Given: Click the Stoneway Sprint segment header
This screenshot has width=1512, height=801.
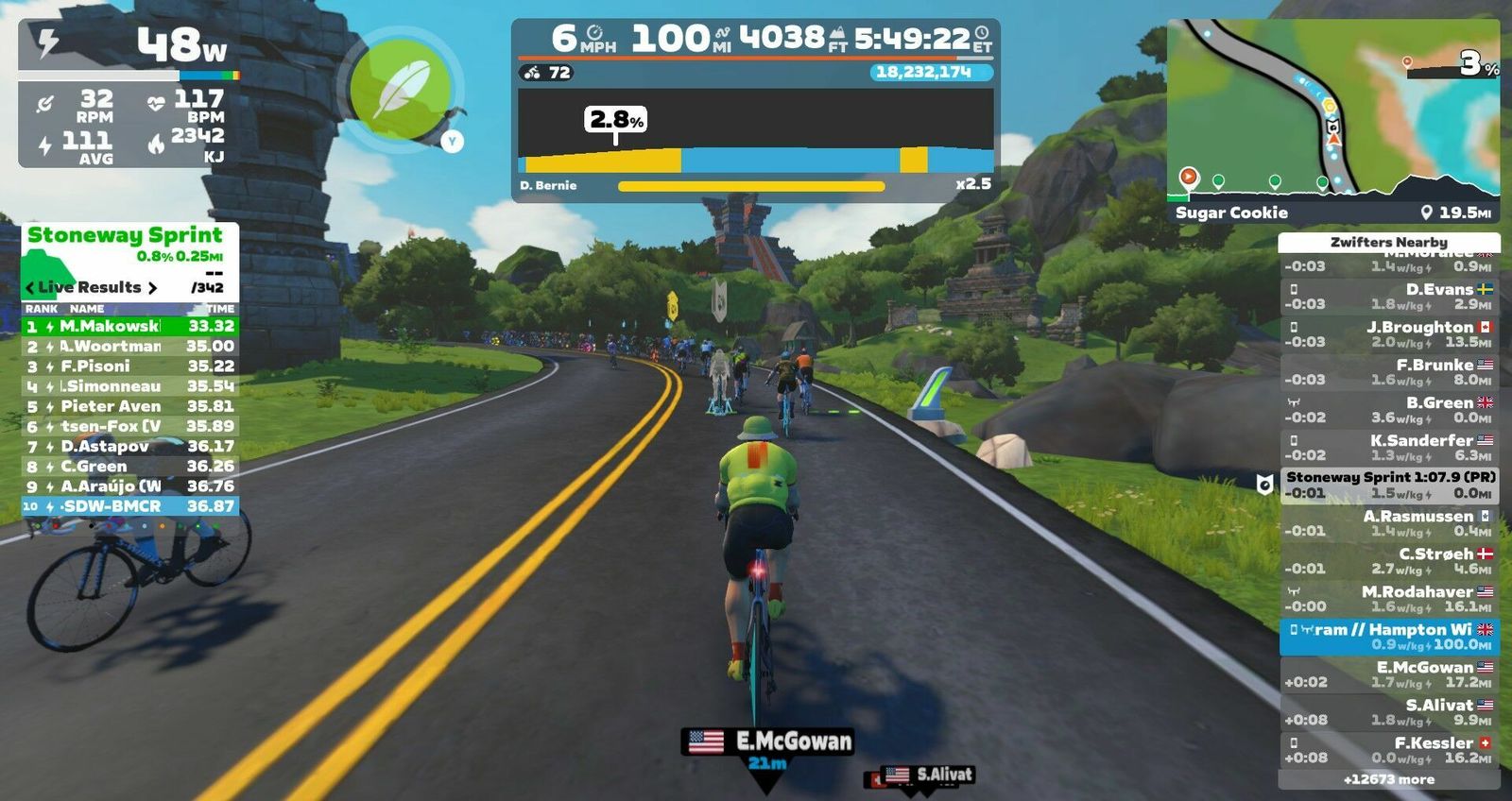Looking at the screenshot, I should pyautogui.click(x=126, y=236).
